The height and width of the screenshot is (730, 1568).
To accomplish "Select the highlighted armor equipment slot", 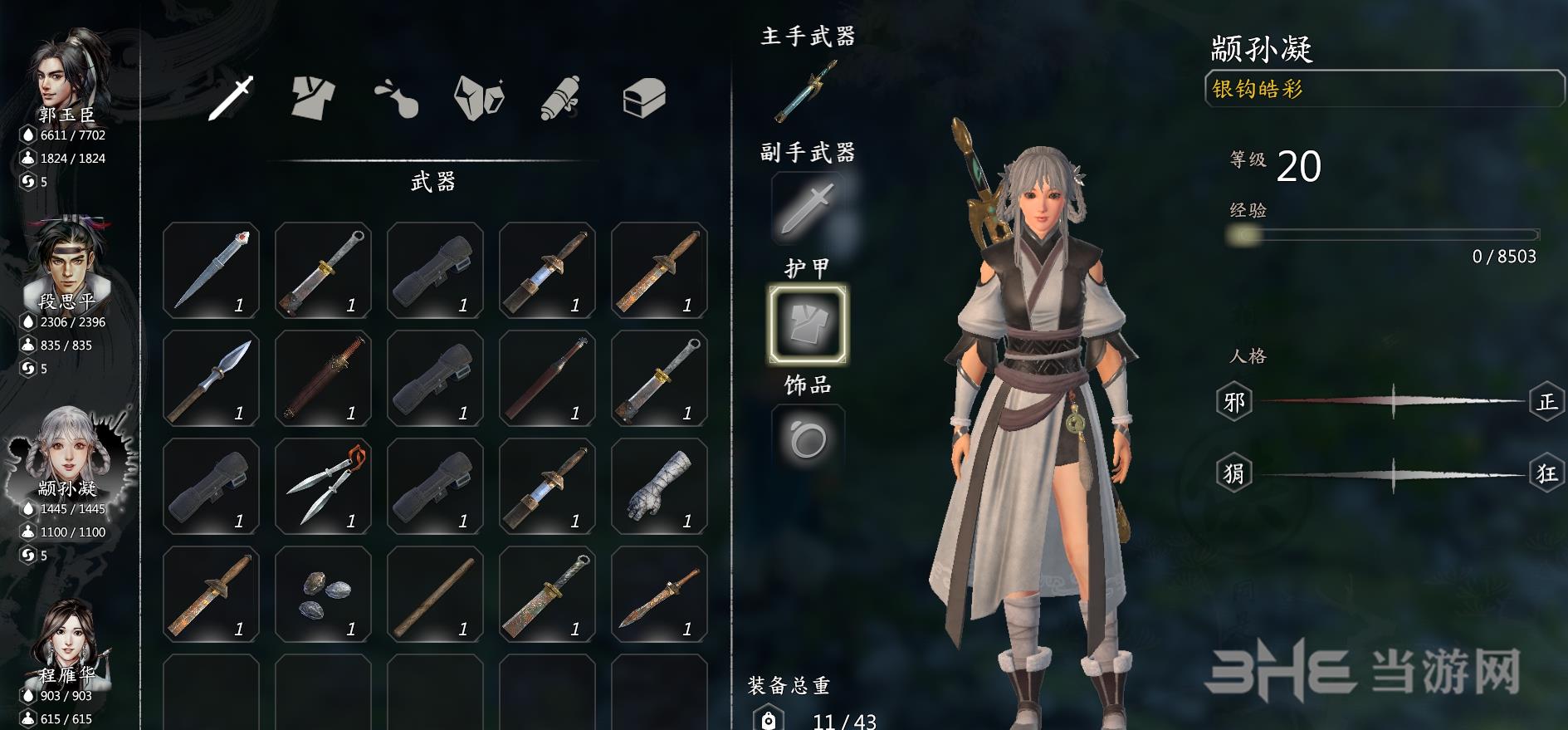I will (808, 324).
